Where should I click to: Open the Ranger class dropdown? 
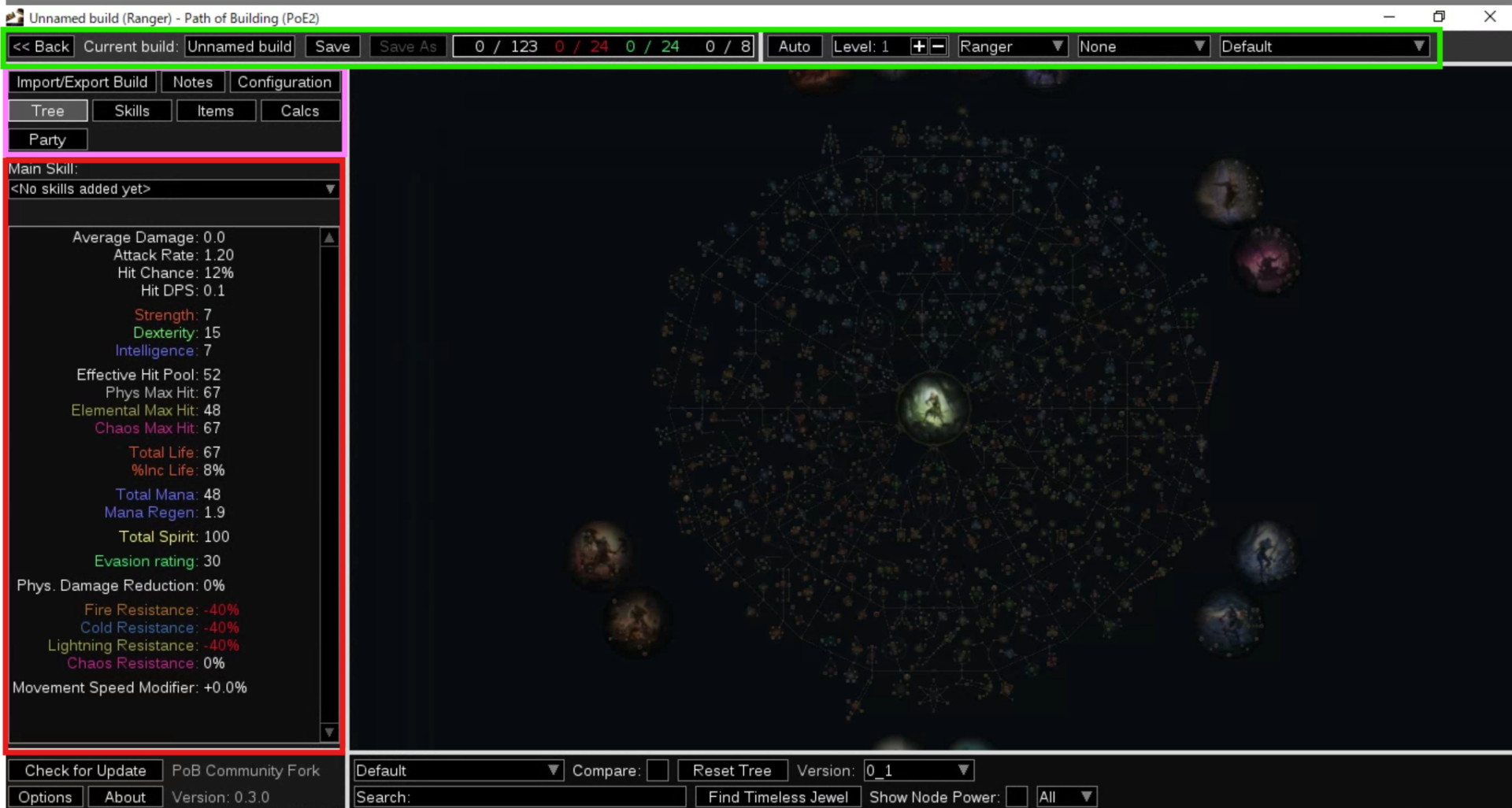coord(1012,46)
